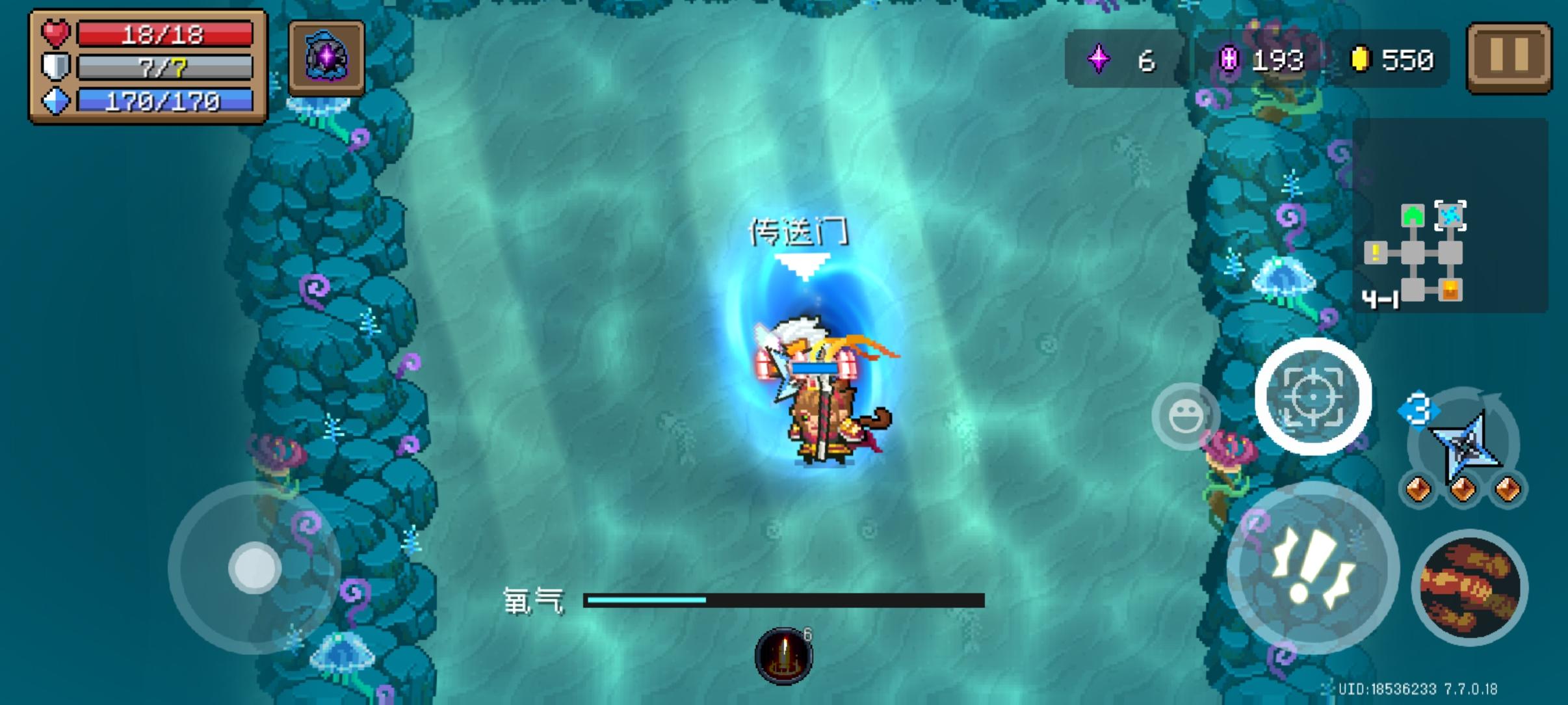
Task: Tap the purple void item icon below the HP bar
Action: [326, 56]
